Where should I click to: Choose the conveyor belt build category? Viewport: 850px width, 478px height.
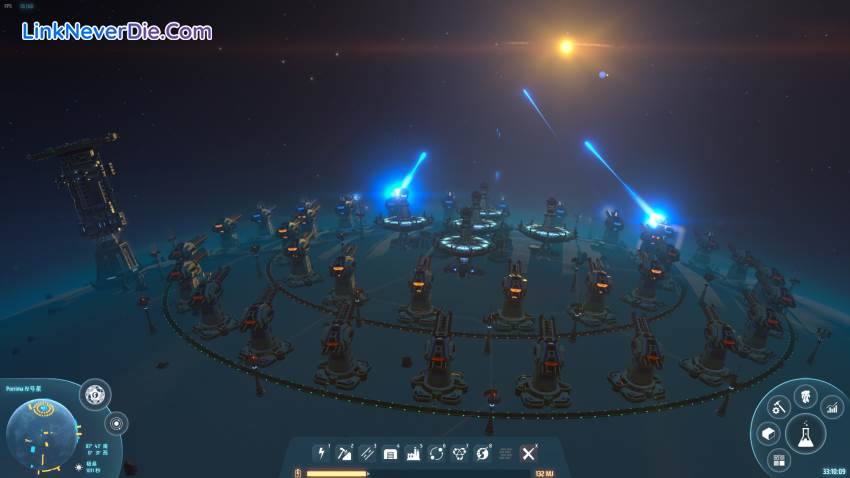[367, 453]
